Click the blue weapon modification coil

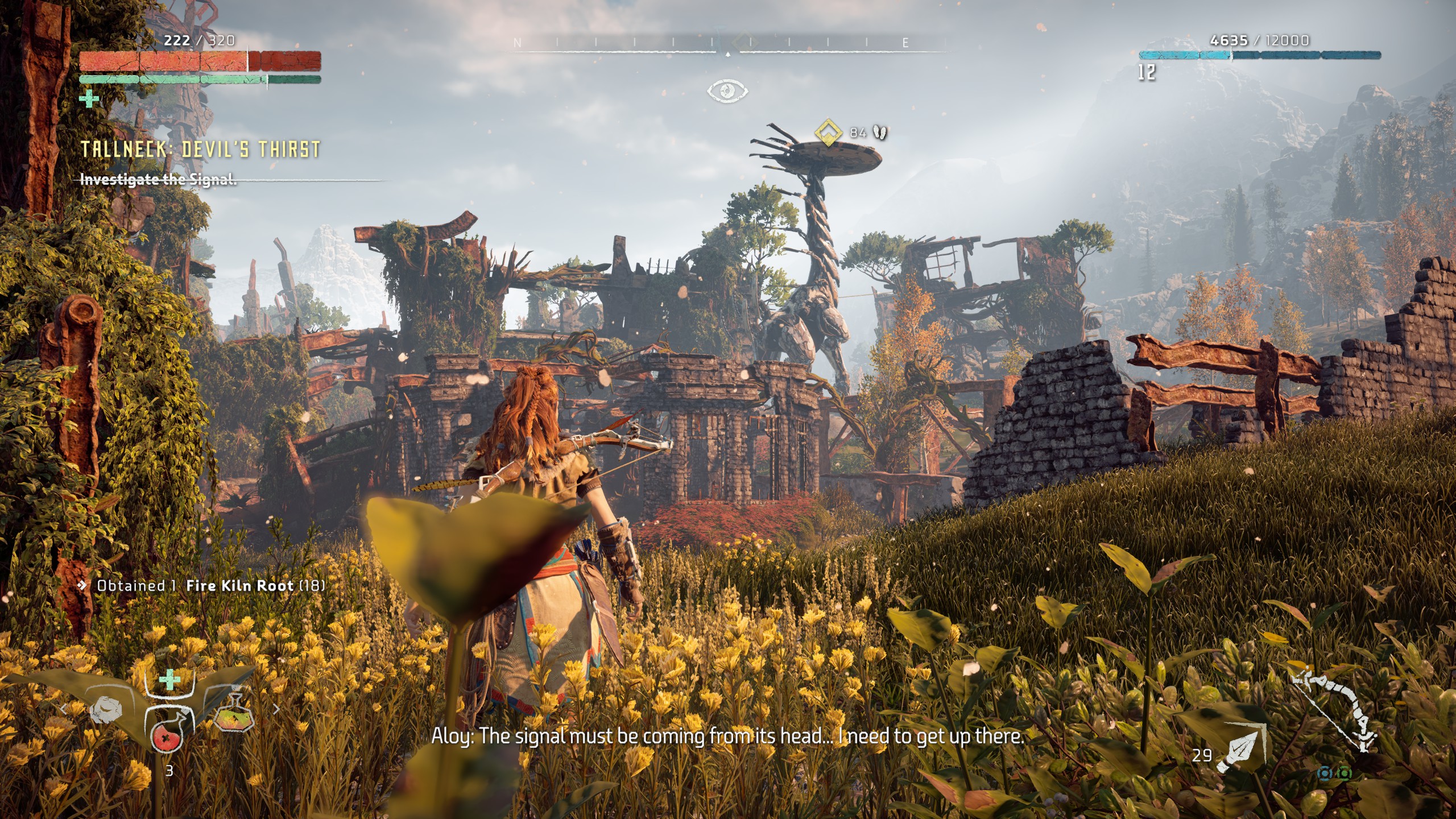[x=1327, y=773]
